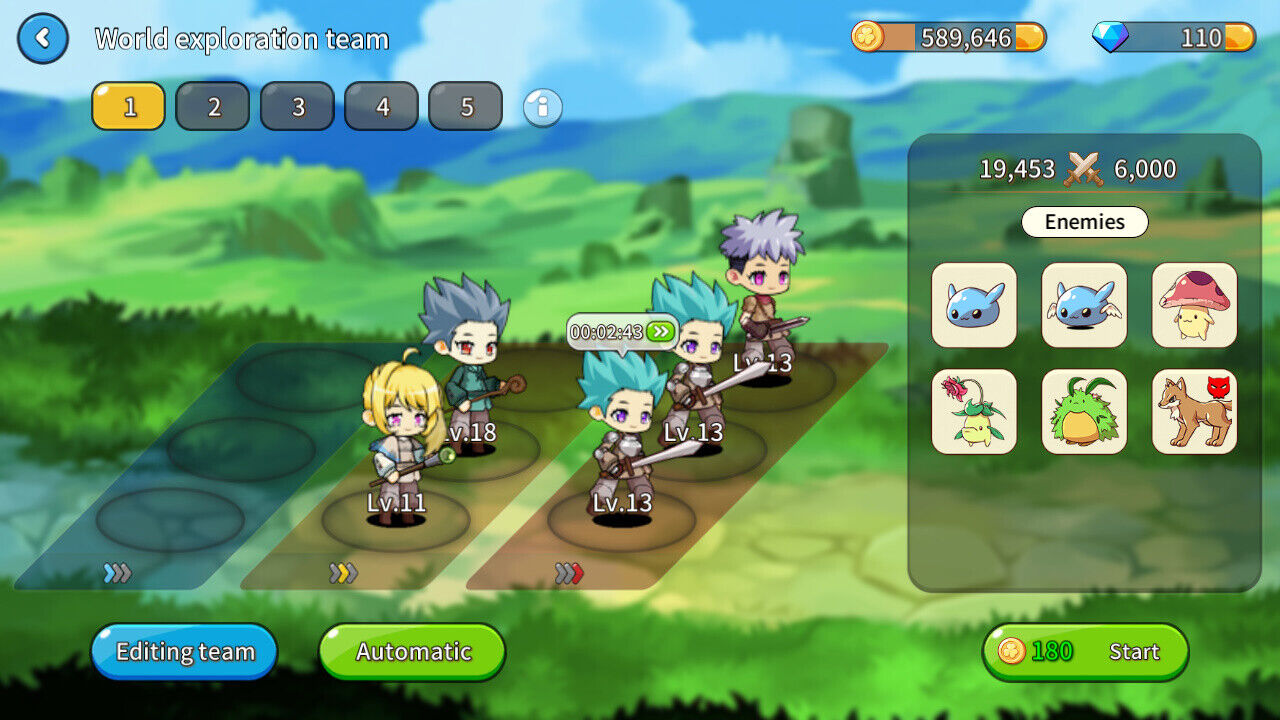Select team tab 1
The image size is (1280, 720).
[x=129, y=106]
